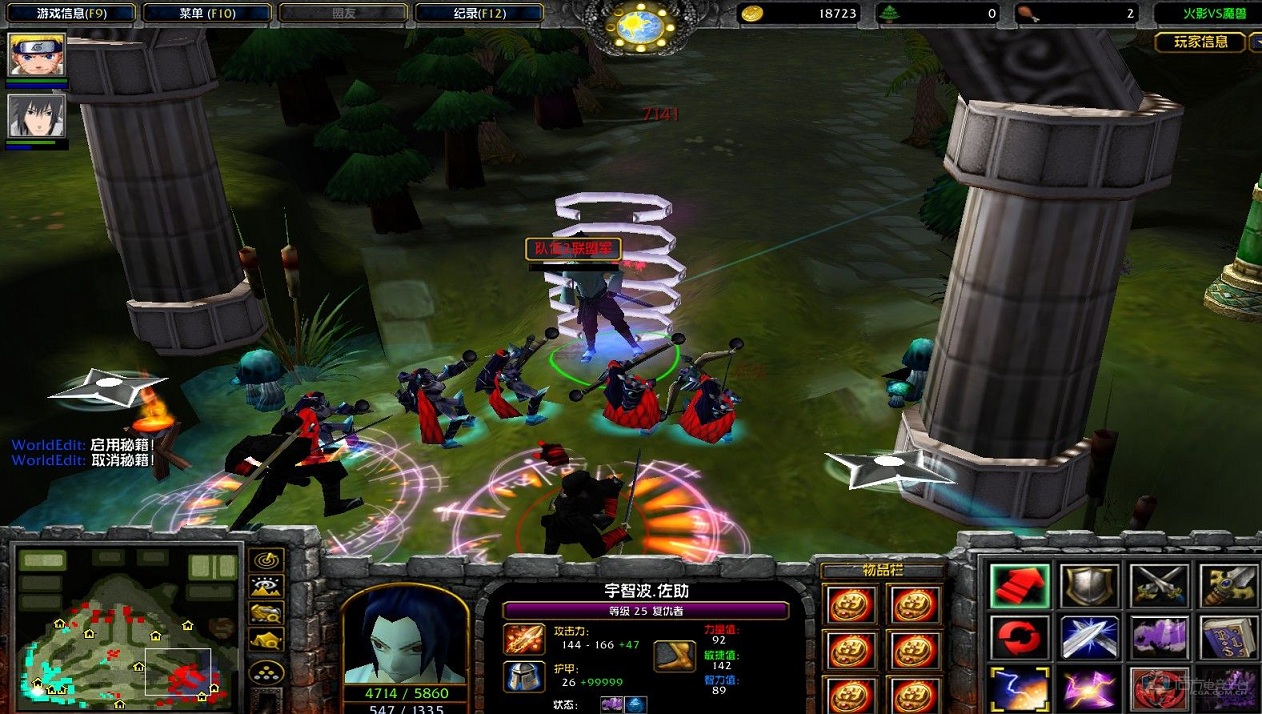Viewport: 1262px width, 714px height.
Task: Show the 玩家信息 player panel
Action: pos(1200,42)
